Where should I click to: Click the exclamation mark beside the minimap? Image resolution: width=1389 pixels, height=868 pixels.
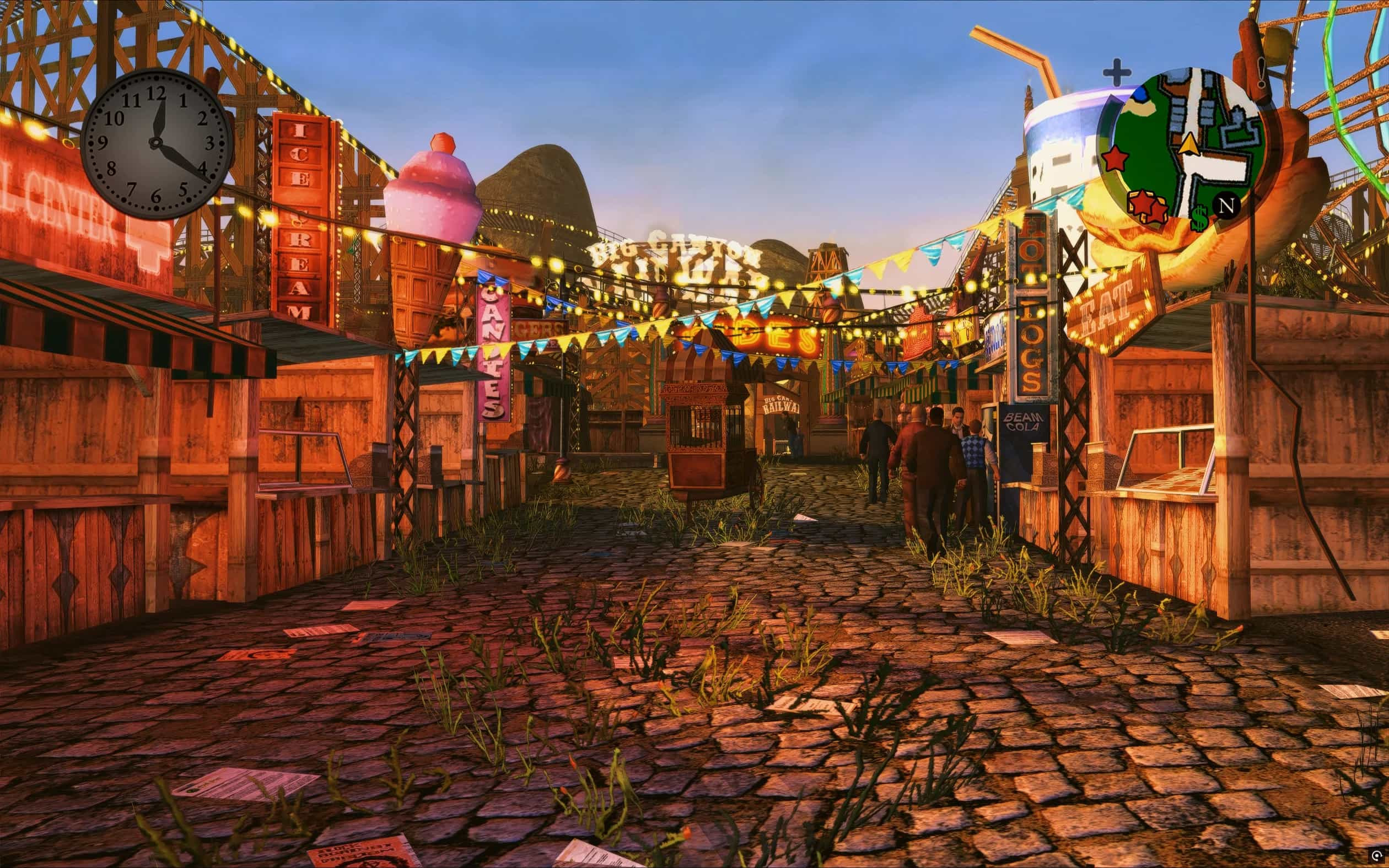[x=1261, y=73]
